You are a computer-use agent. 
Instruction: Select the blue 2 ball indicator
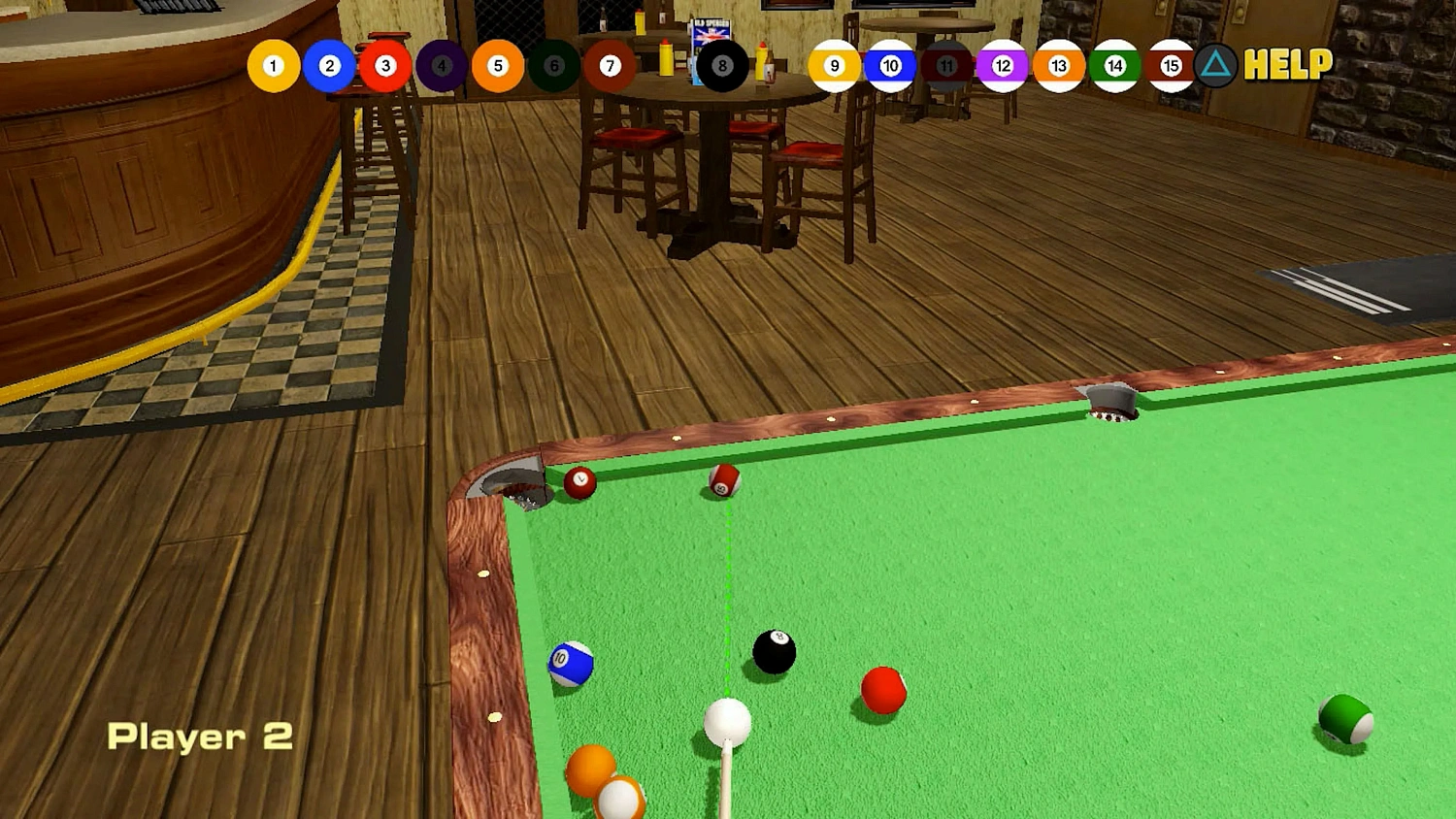click(x=329, y=65)
